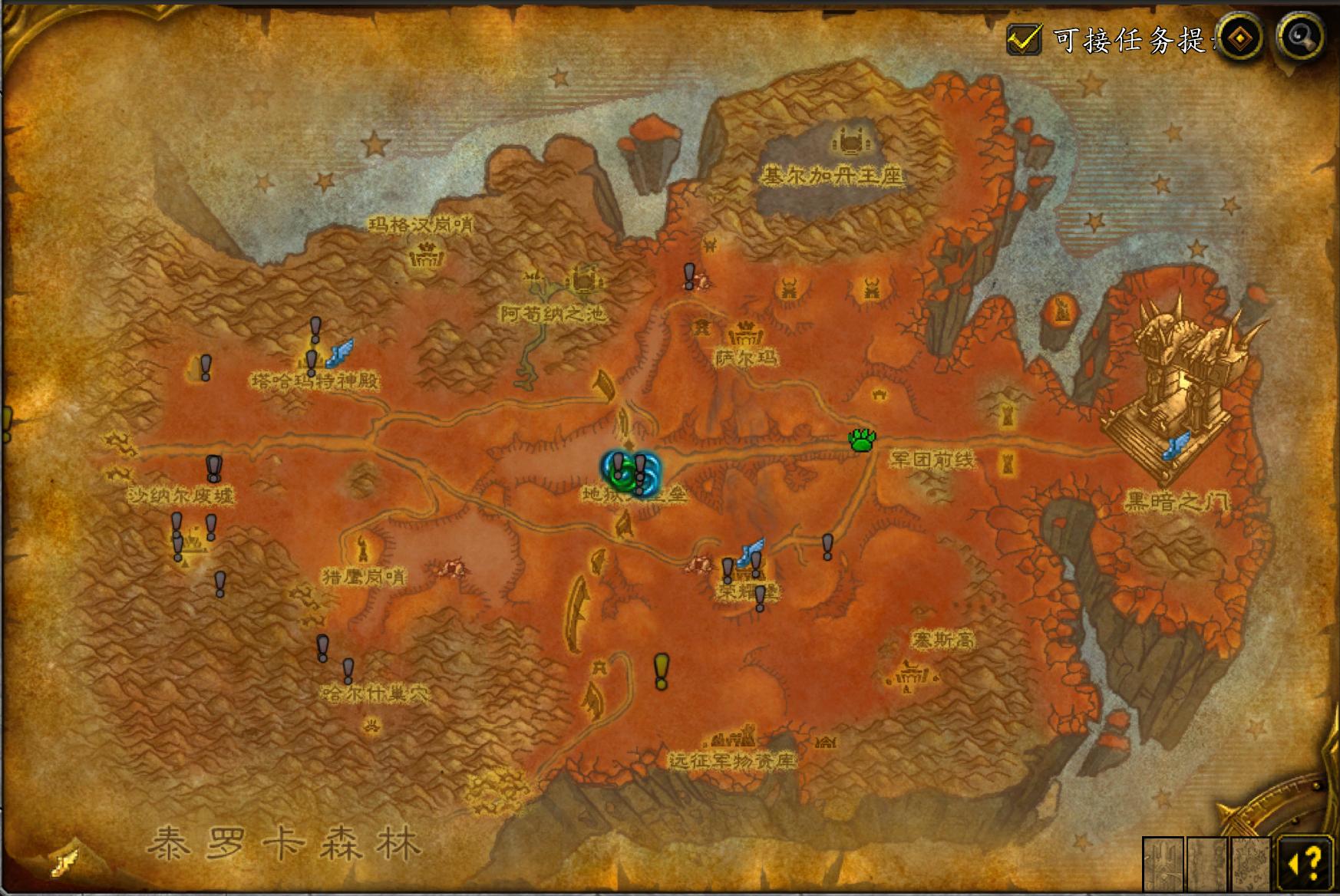The height and width of the screenshot is (896, 1340).
Task: Click the gray exclamation marker above 萨尔玛
Action: [688, 275]
